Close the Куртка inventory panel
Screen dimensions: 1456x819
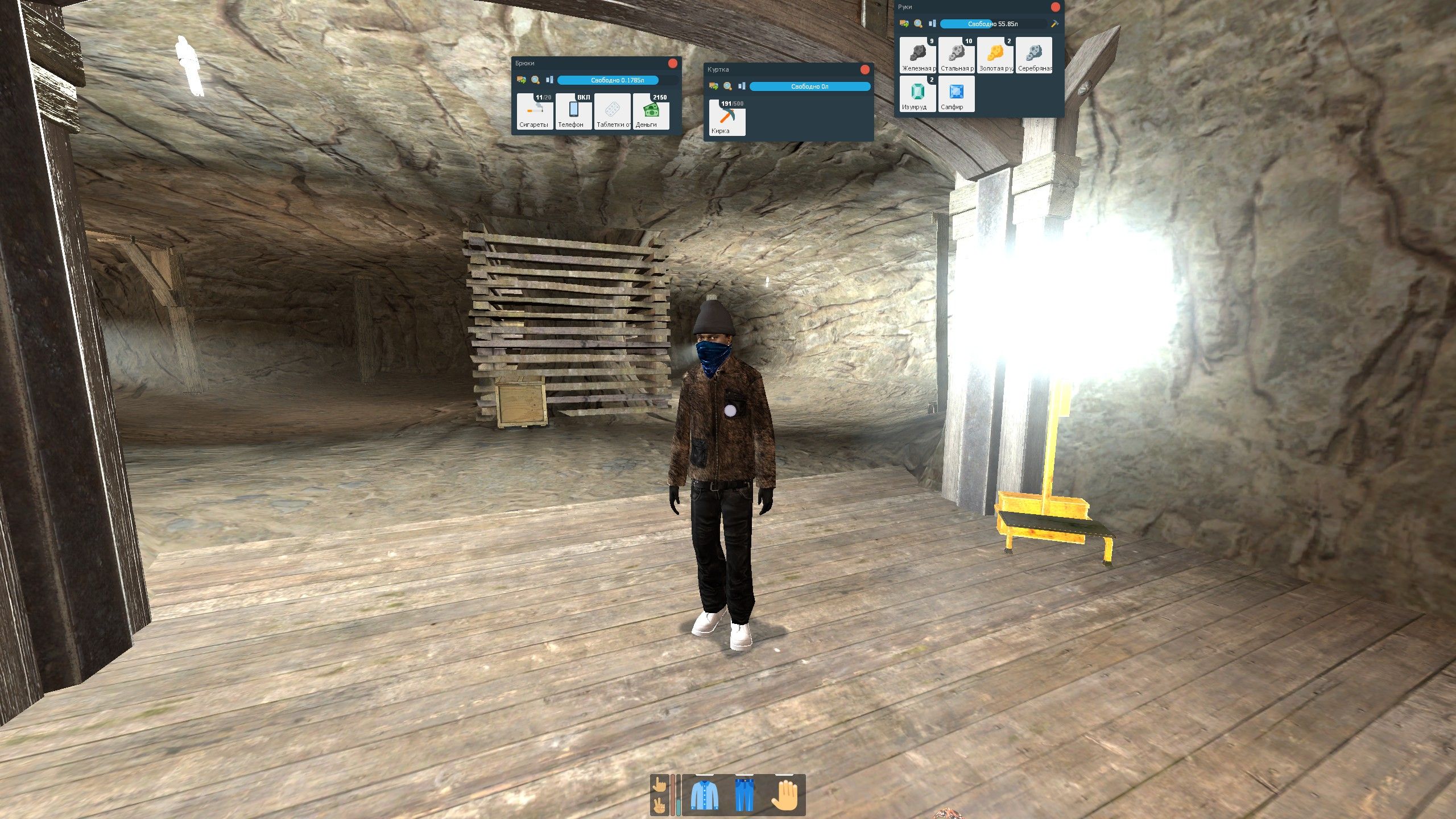coord(864,69)
